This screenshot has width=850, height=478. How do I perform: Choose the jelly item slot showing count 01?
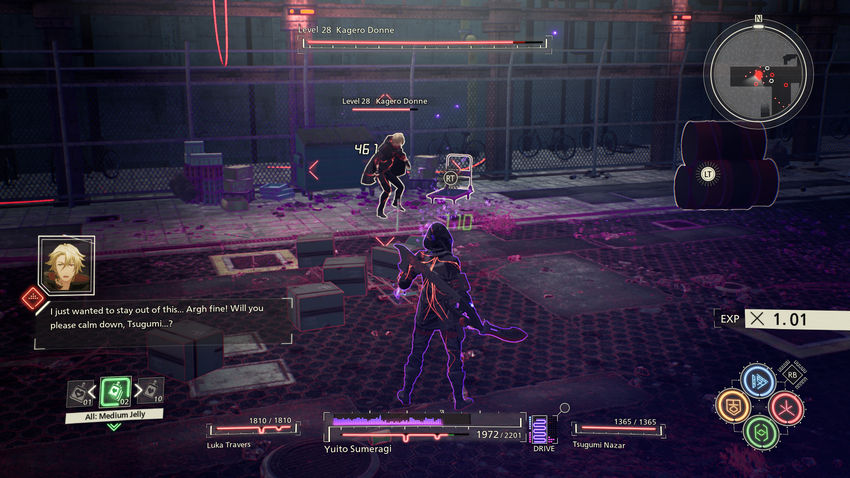pos(80,393)
